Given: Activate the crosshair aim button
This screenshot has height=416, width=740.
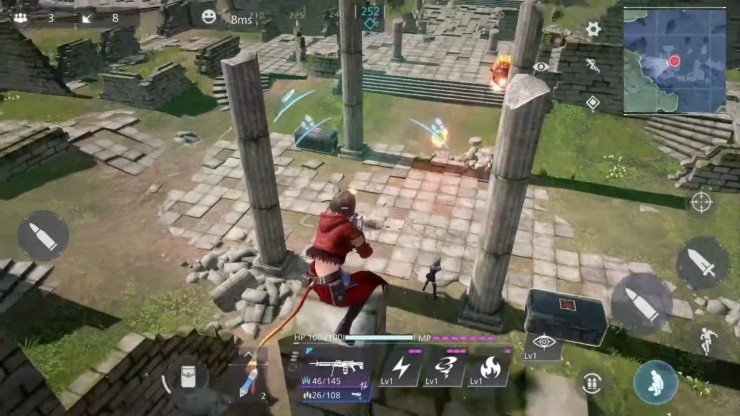Looking at the screenshot, I should coord(701,201).
